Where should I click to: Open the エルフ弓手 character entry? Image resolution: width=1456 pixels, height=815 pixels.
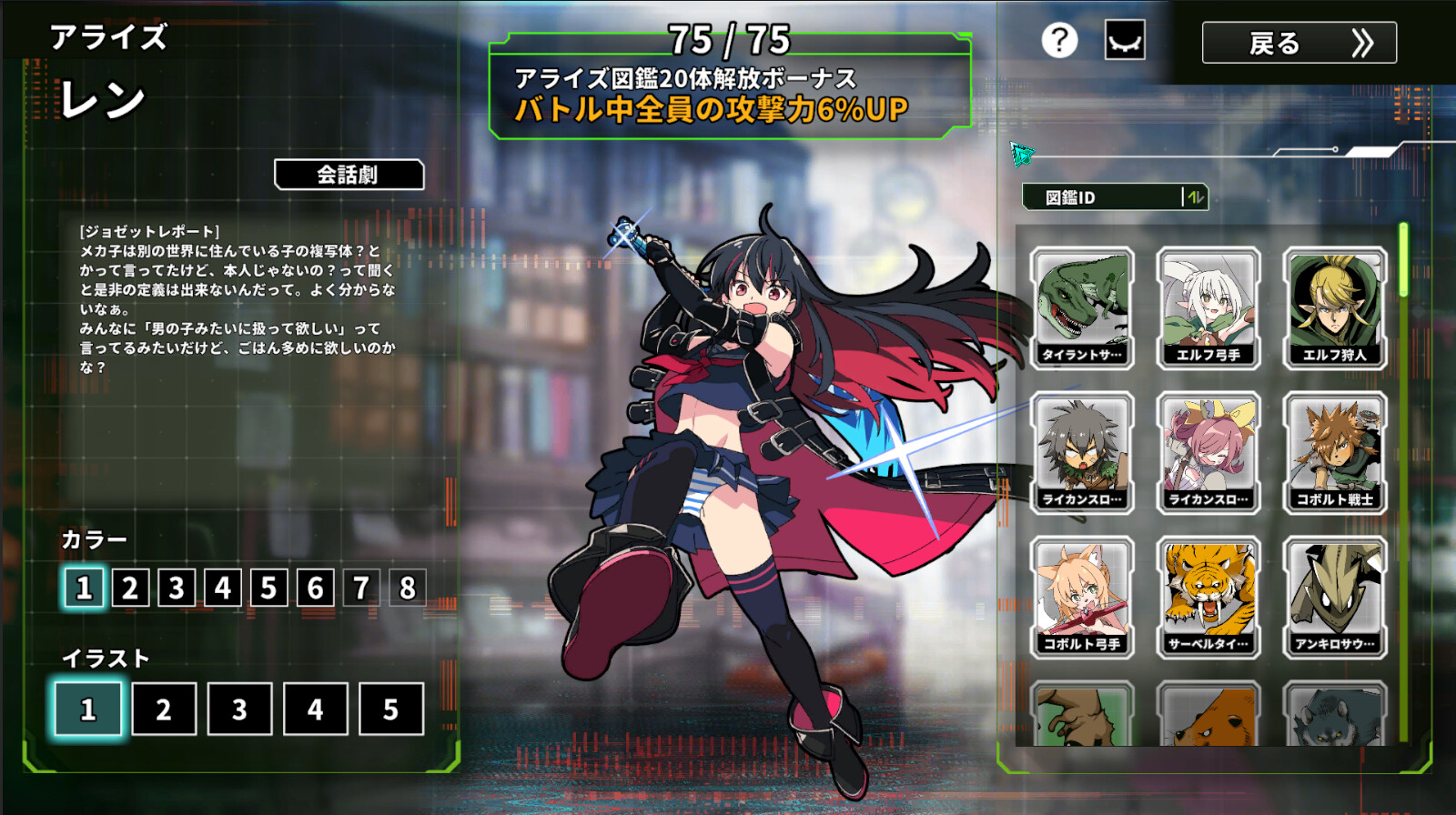1210,305
